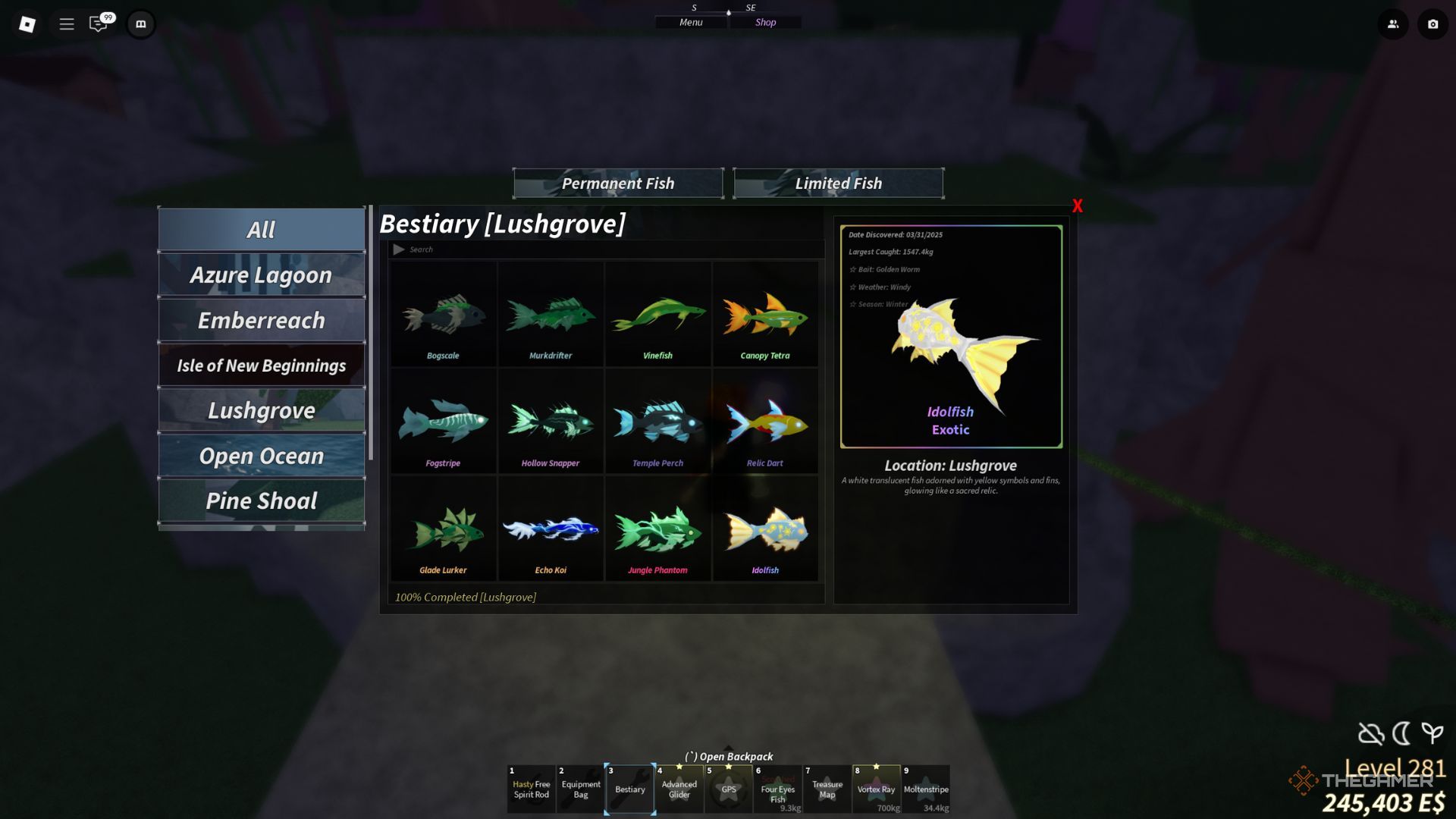Toggle the Open Ocean filter

[x=261, y=456]
